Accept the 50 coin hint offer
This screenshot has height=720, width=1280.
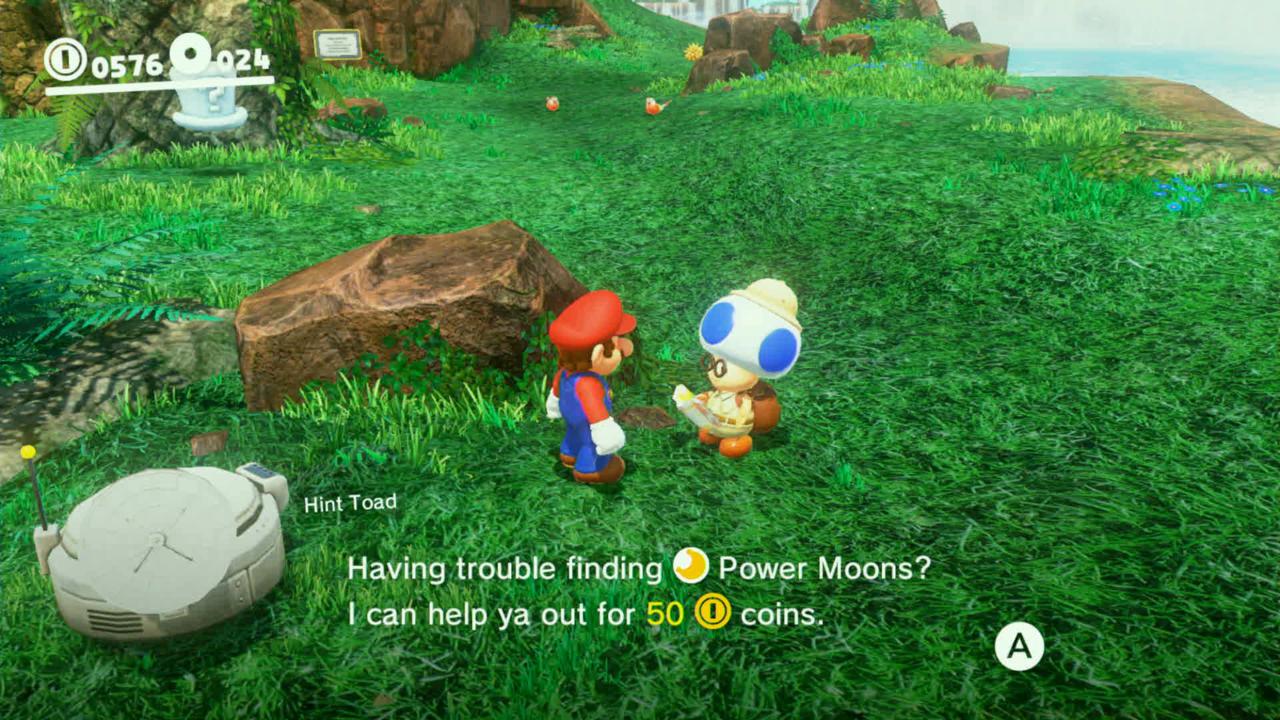click(1021, 646)
